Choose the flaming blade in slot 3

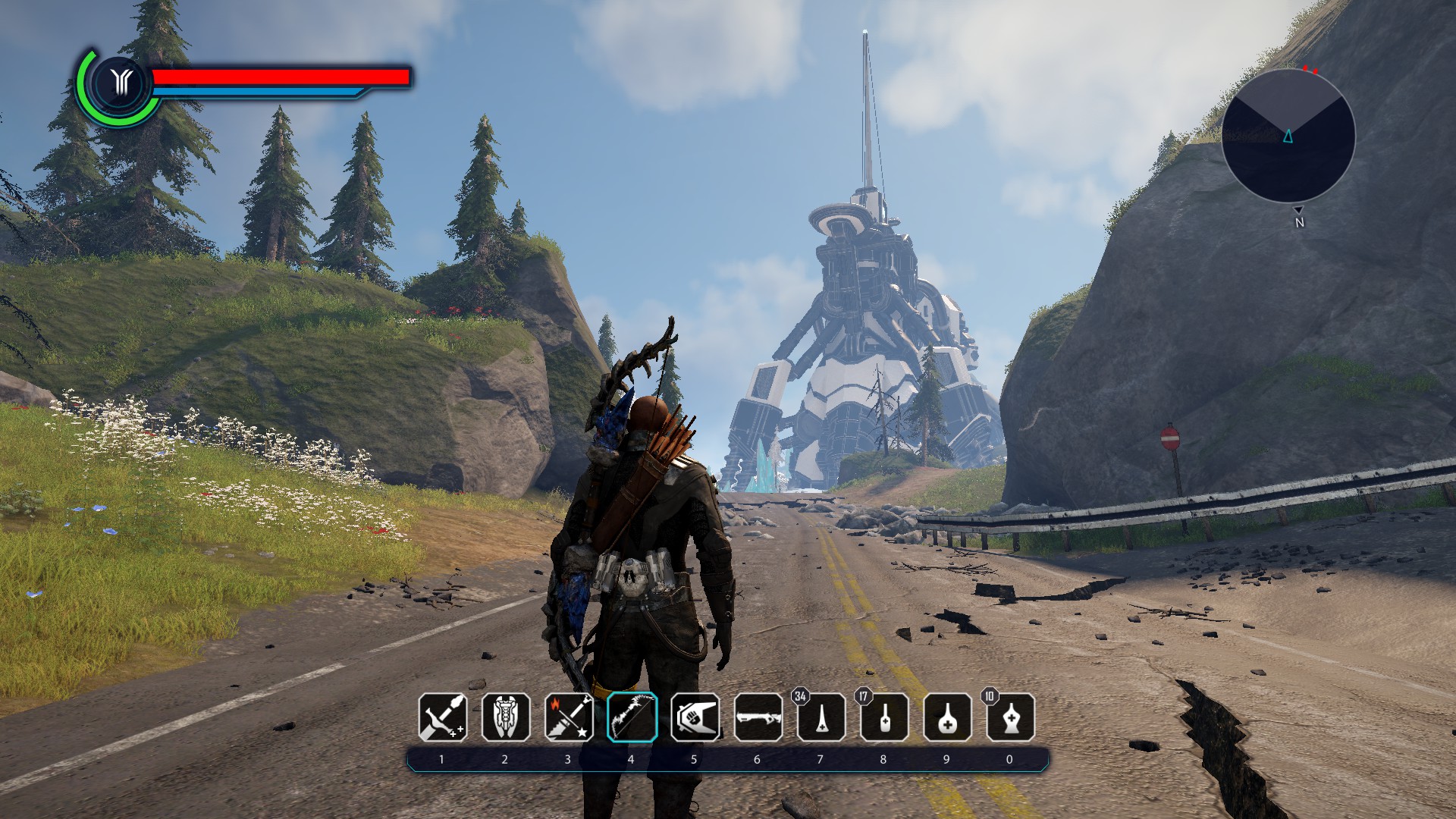tap(569, 717)
